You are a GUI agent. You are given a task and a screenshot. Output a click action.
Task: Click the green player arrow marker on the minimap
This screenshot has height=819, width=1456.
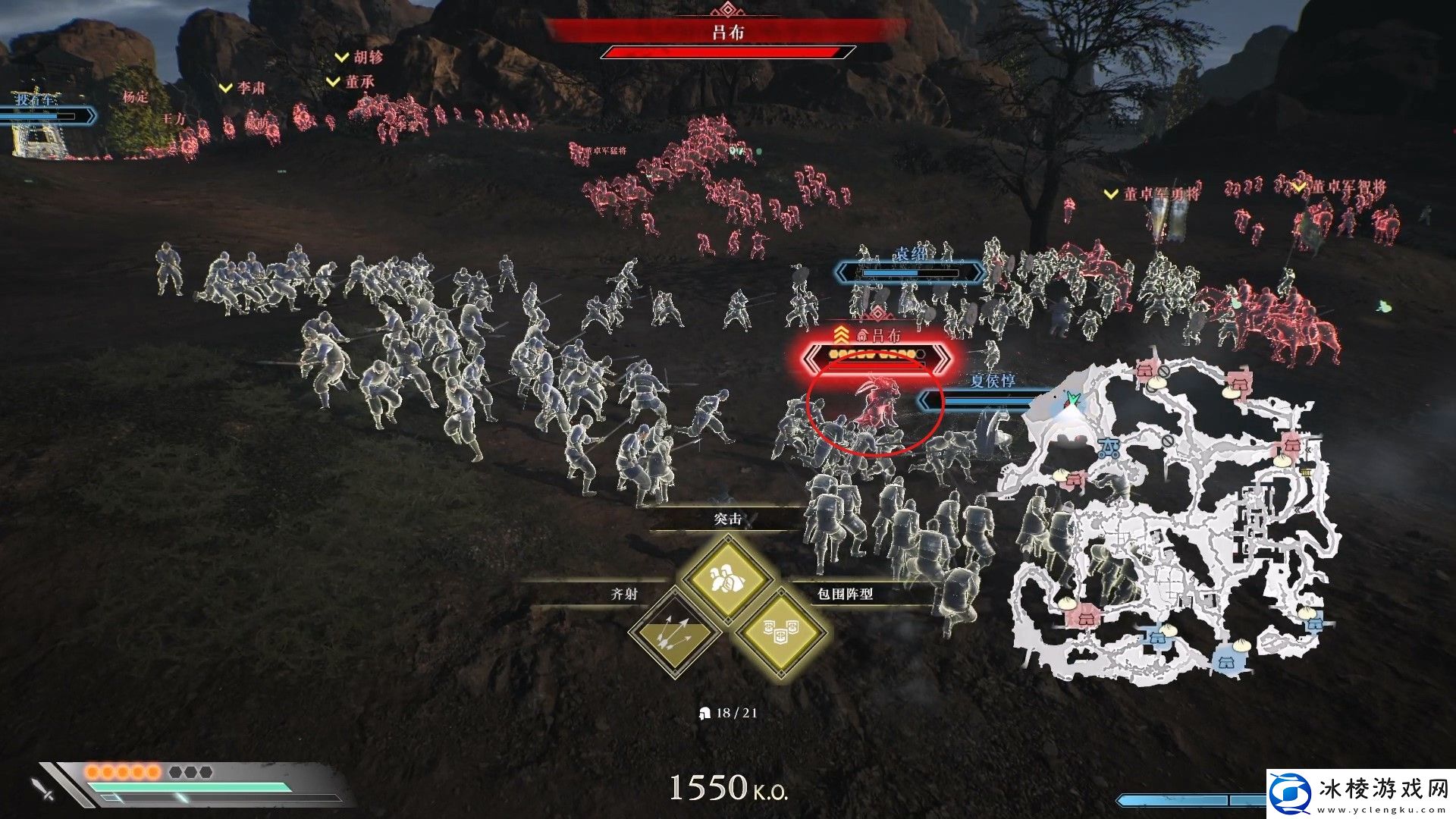(x=1073, y=397)
